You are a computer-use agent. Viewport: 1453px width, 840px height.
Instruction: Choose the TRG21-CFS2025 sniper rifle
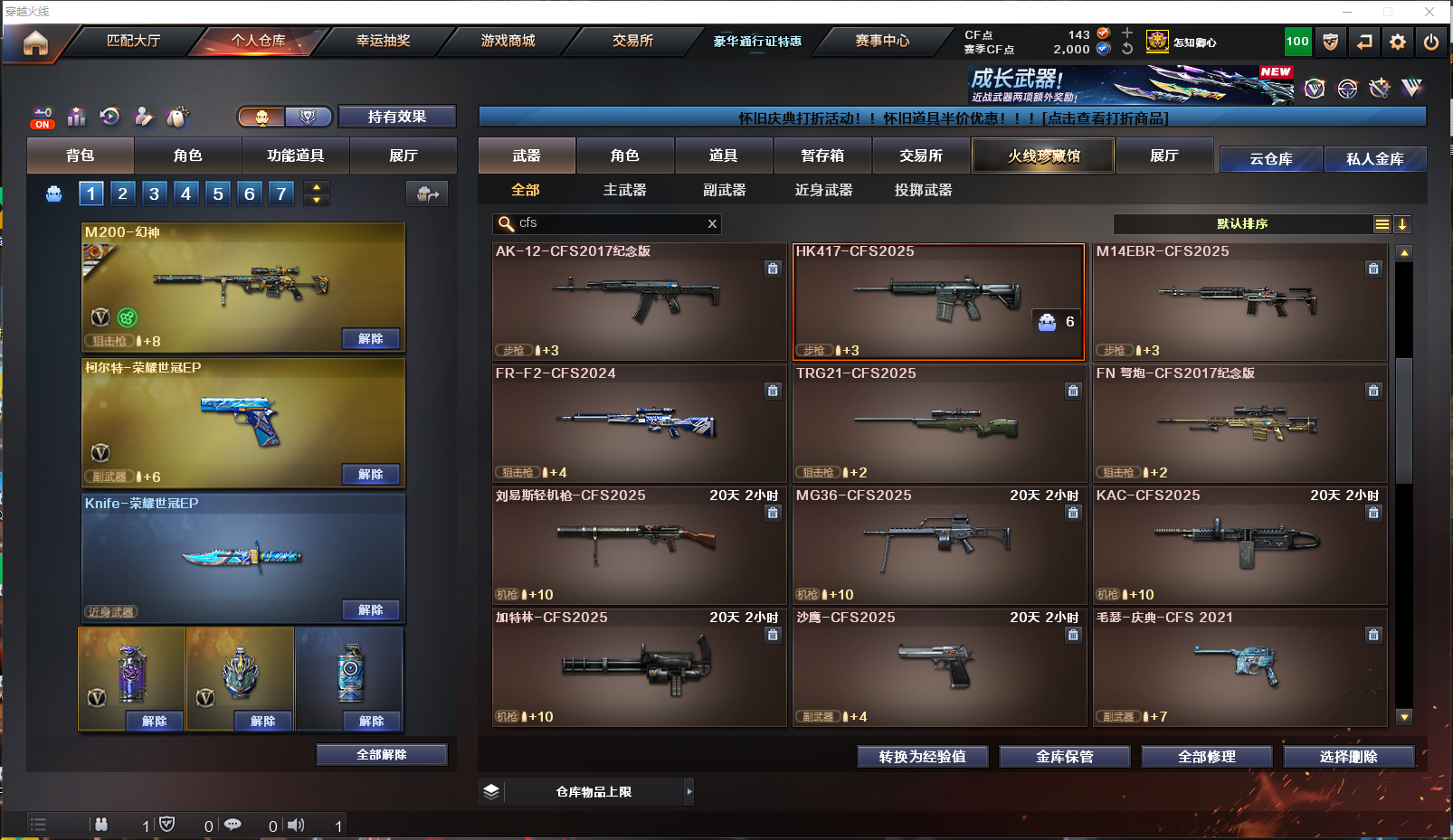click(939, 424)
